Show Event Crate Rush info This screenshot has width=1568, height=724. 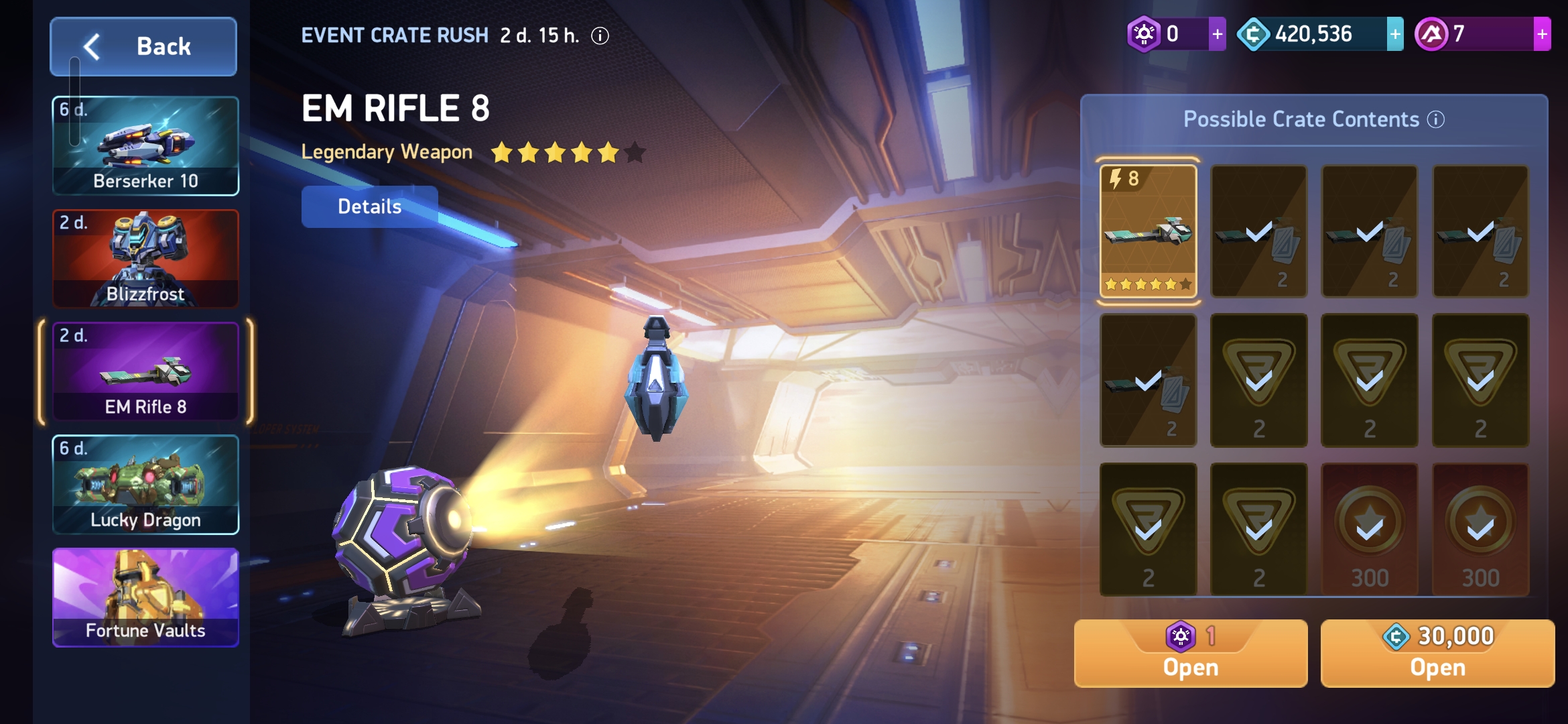[x=600, y=36]
